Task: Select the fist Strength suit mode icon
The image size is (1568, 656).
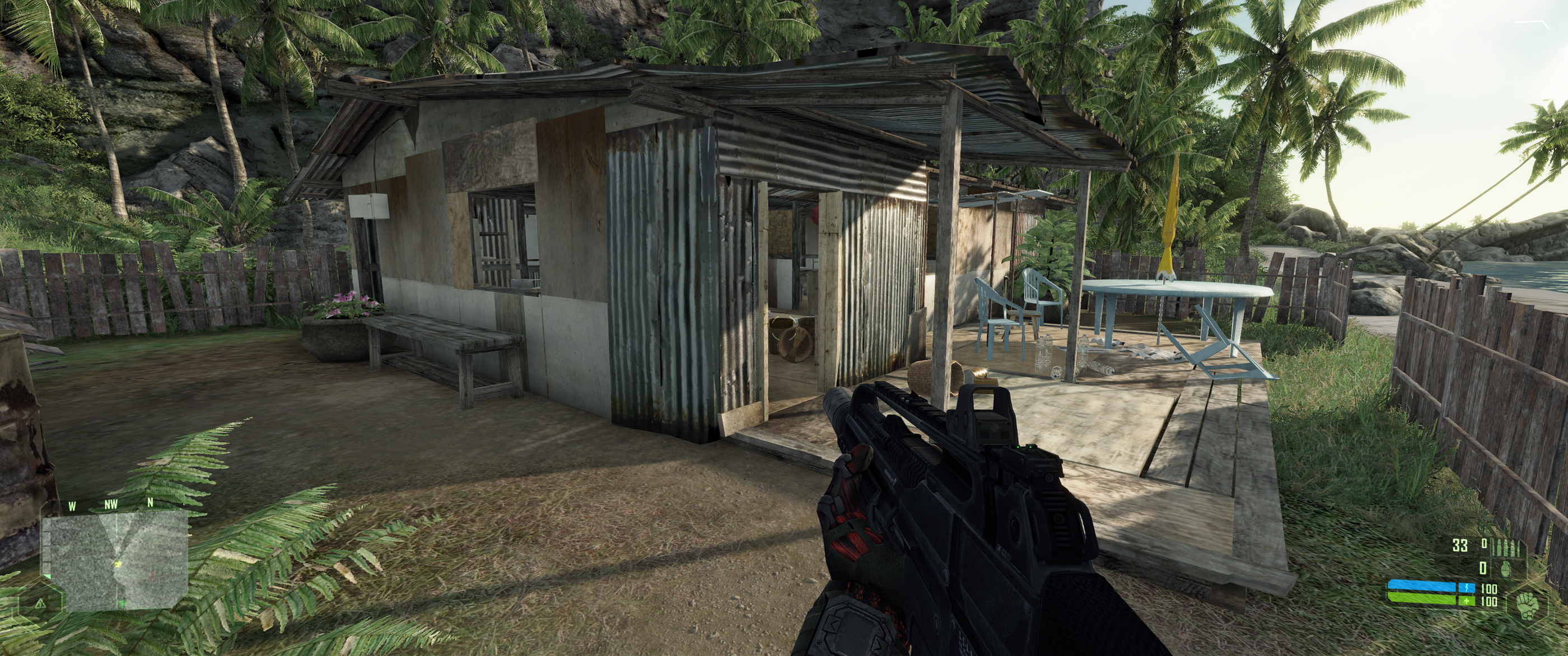Action: (x=1528, y=607)
